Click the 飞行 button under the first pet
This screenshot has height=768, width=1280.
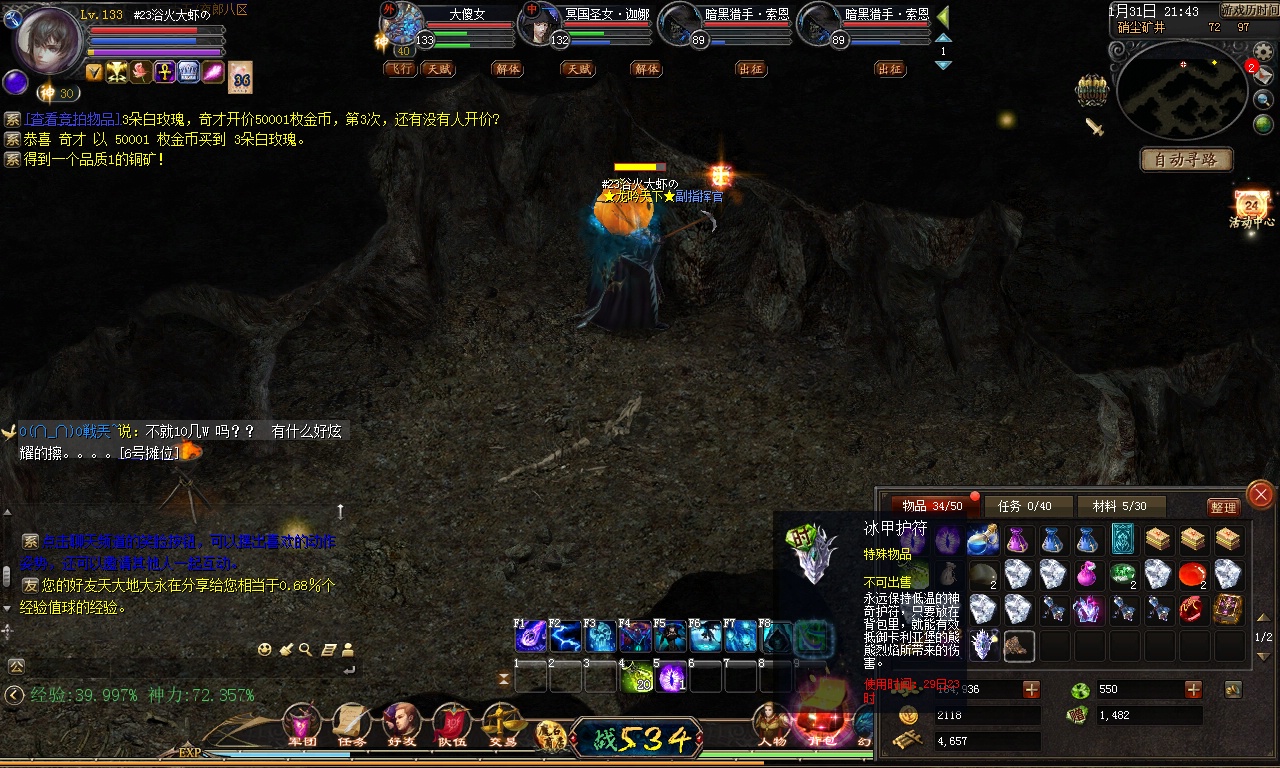pos(401,69)
